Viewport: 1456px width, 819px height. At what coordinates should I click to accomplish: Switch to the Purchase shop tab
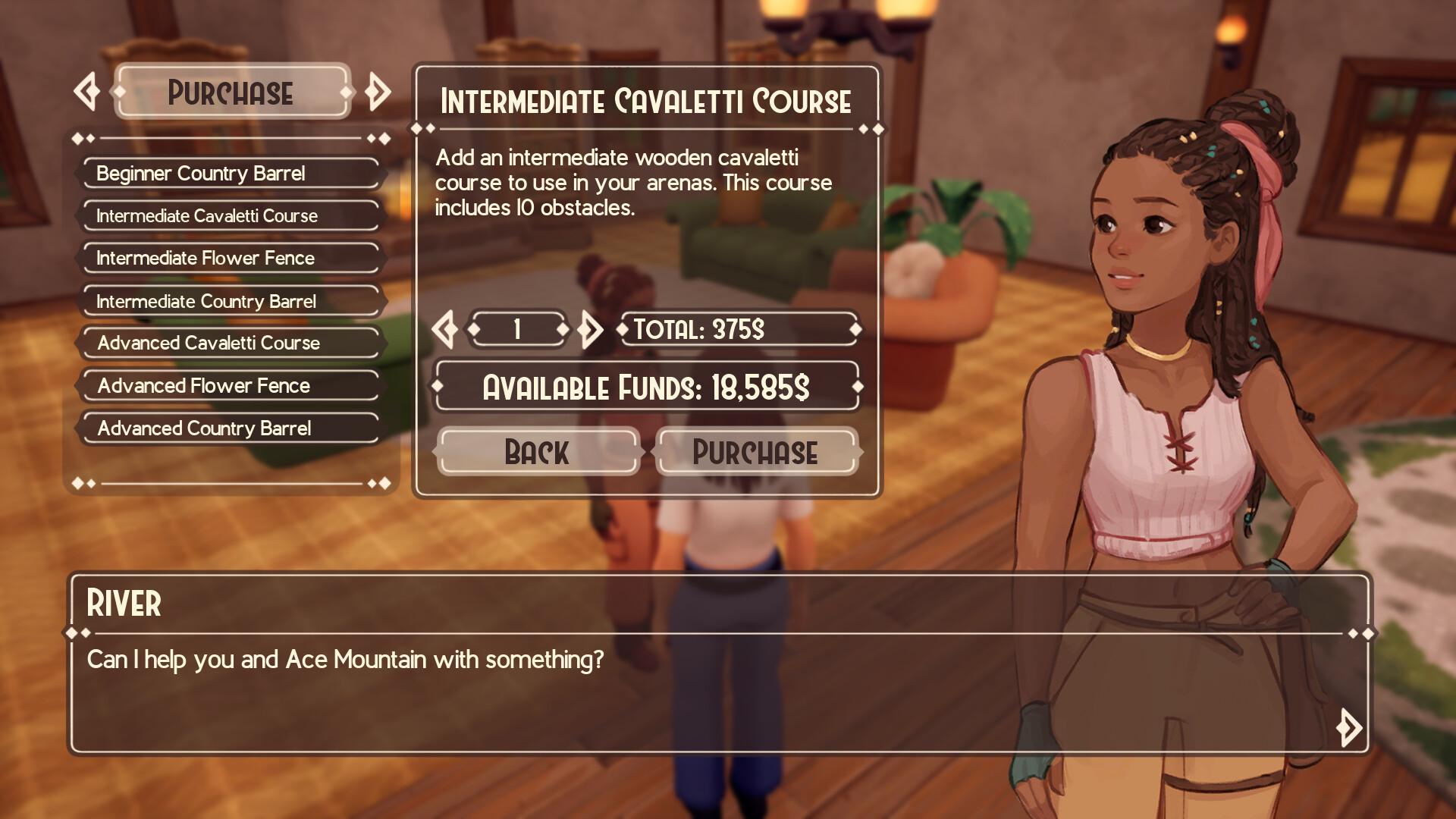point(231,93)
